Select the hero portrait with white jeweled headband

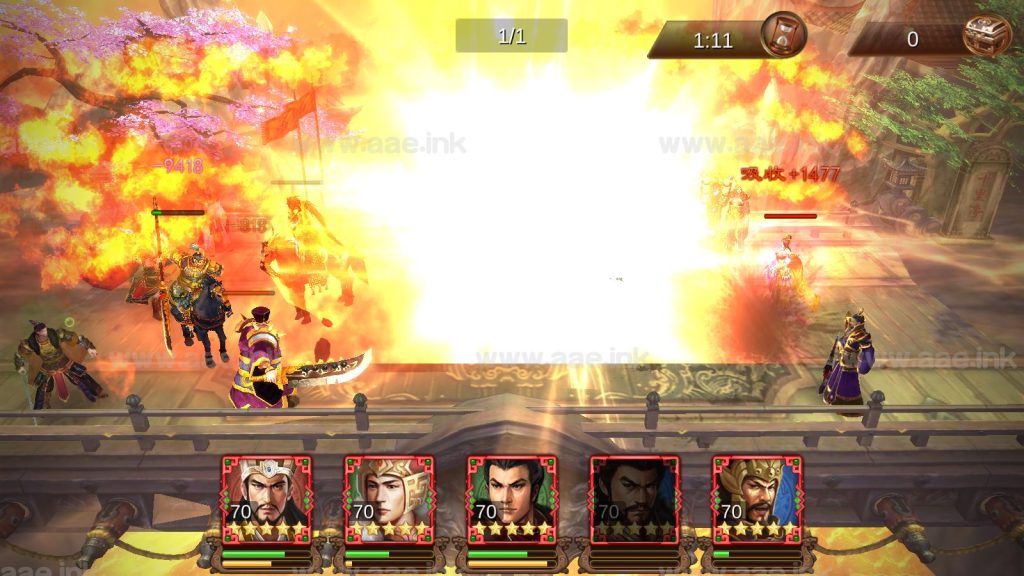coord(266,499)
